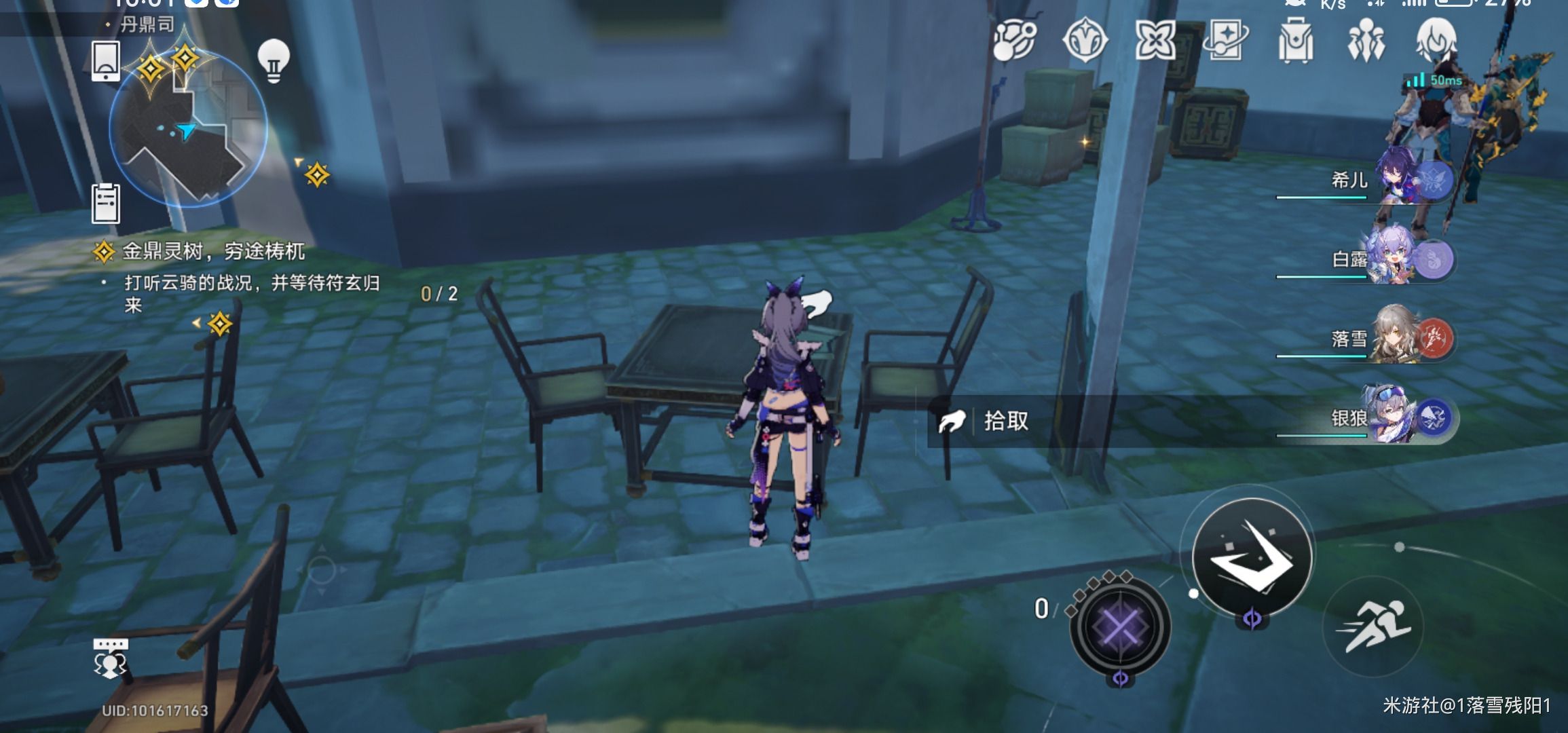Open the chat speech bubble icon
This screenshot has height=733, width=1568.
click(110, 658)
